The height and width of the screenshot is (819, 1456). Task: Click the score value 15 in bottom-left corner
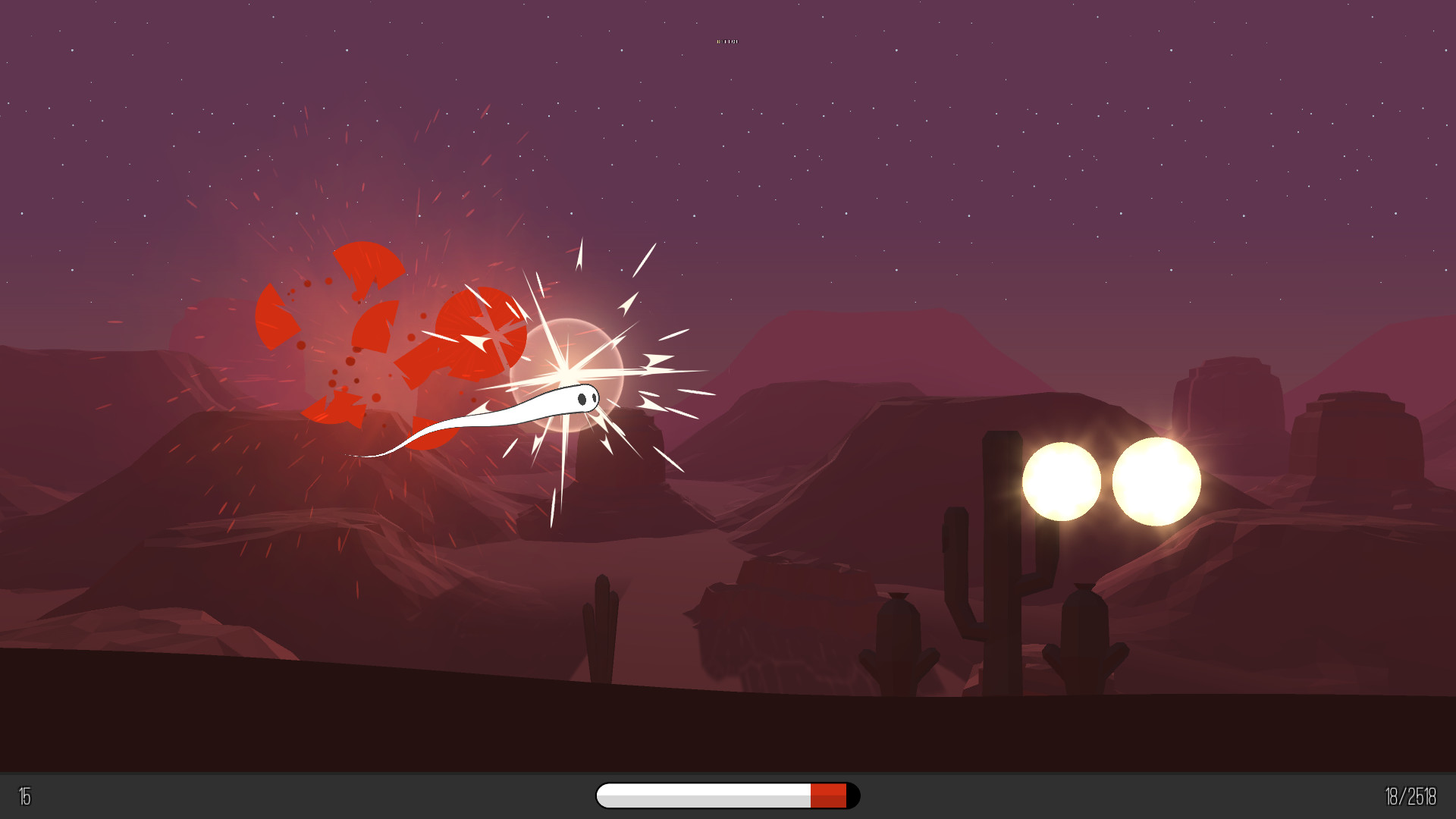(23, 796)
